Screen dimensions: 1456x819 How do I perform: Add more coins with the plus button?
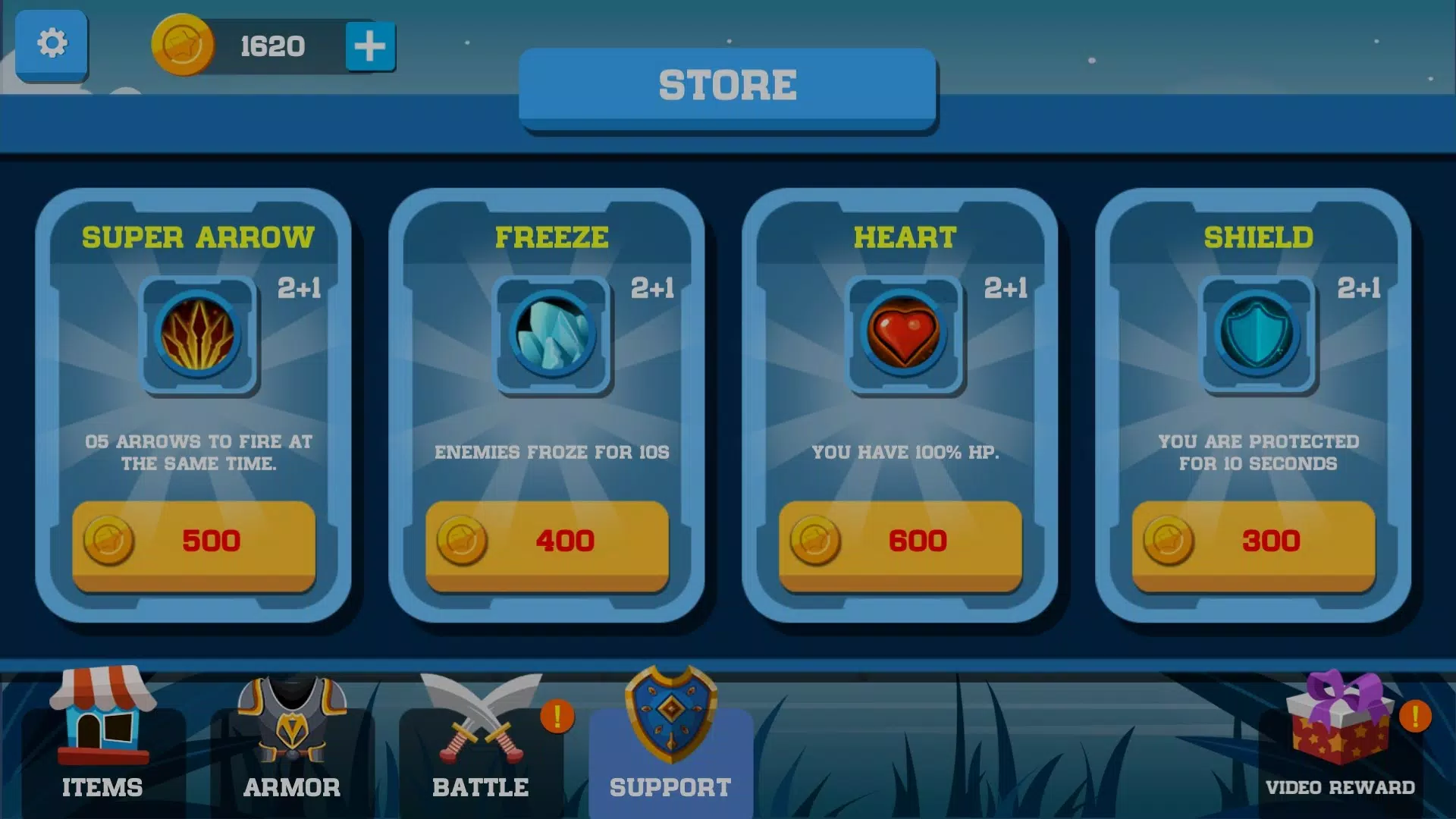tap(370, 46)
